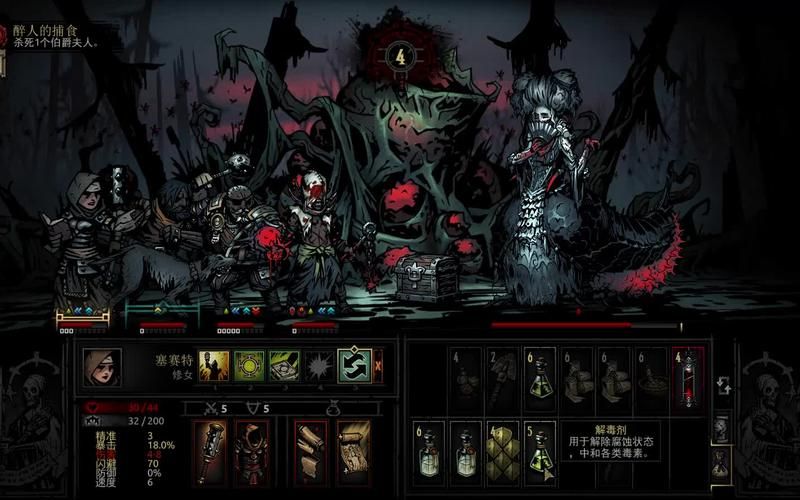Screen dimensions: 800x500
Task: Select the Vestal hero portrait
Action: pos(102,367)
